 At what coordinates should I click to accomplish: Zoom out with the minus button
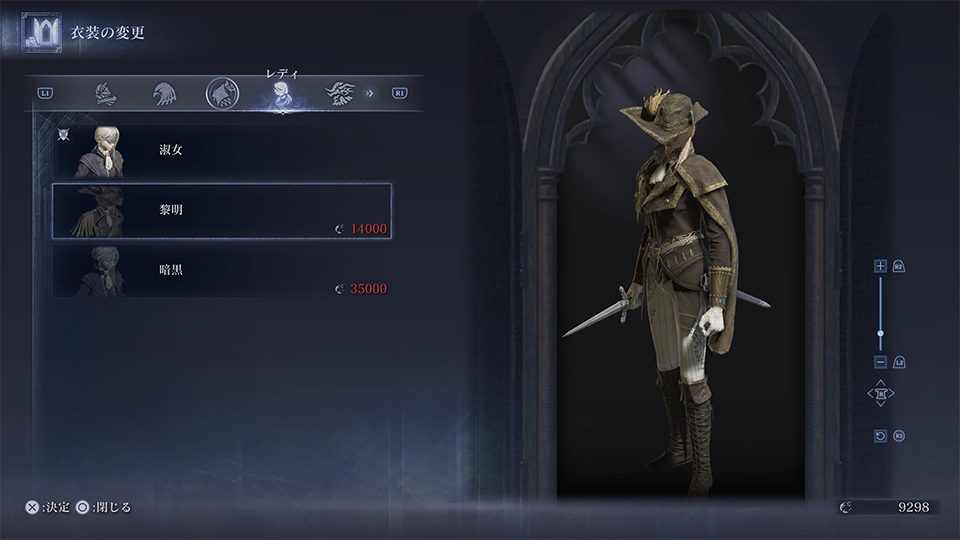[880, 361]
